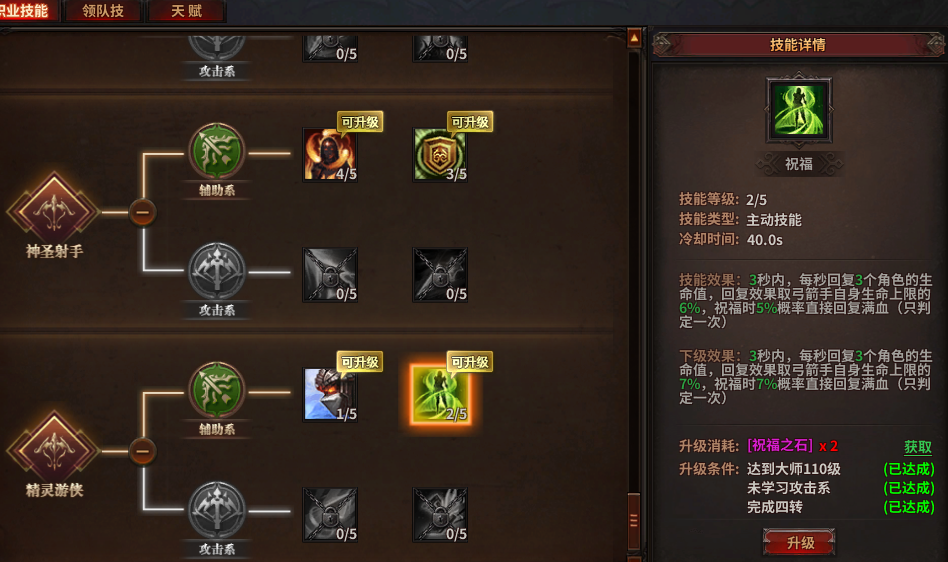Click the 精灵游侠 green 辅助系 branch icon
Viewport: 948px width, 562px height.
coord(217,391)
